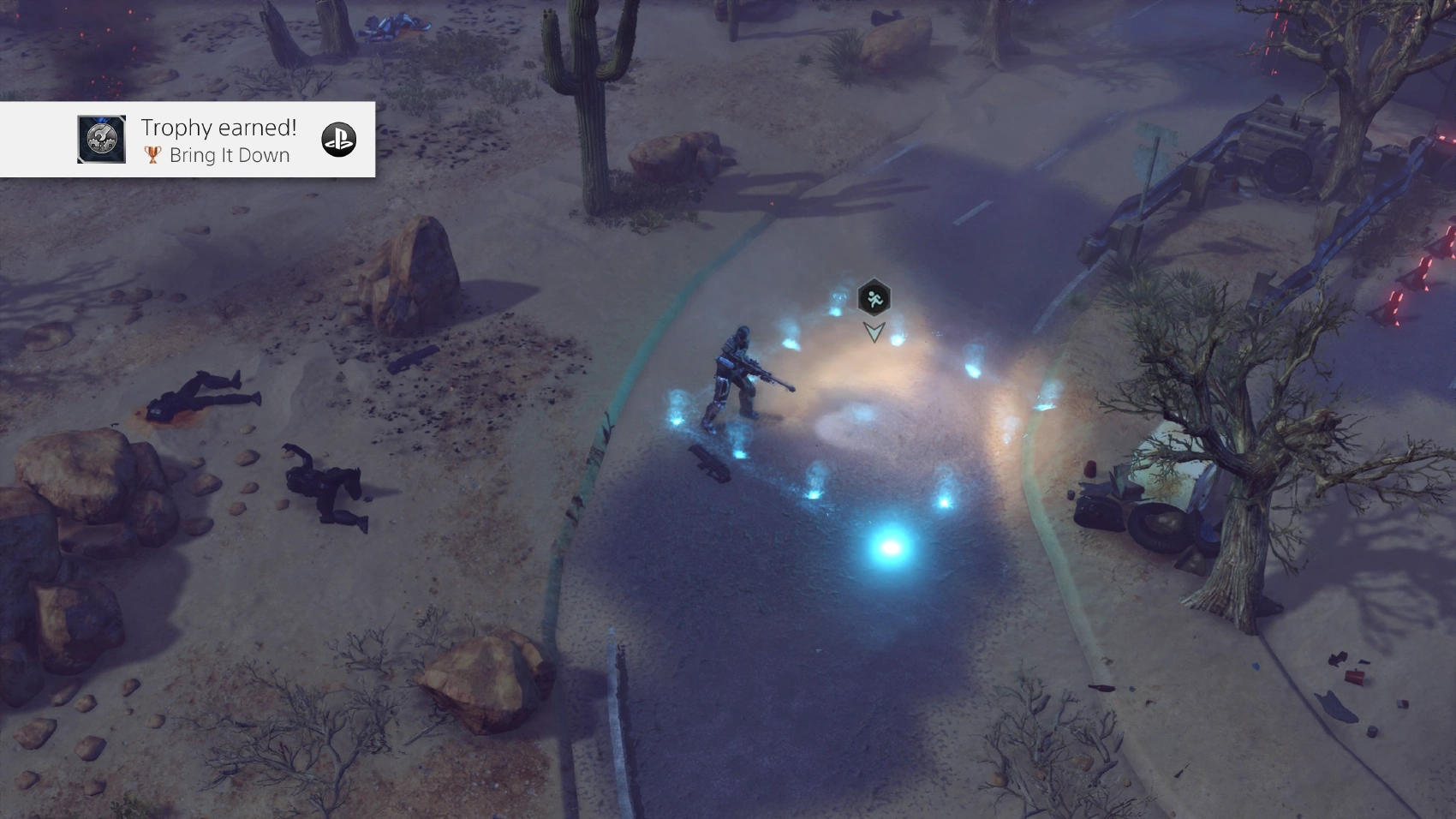Screen dimensions: 1456x819
Task: Click the PlayStation logo on the notification
Action: tap(338, 140)
